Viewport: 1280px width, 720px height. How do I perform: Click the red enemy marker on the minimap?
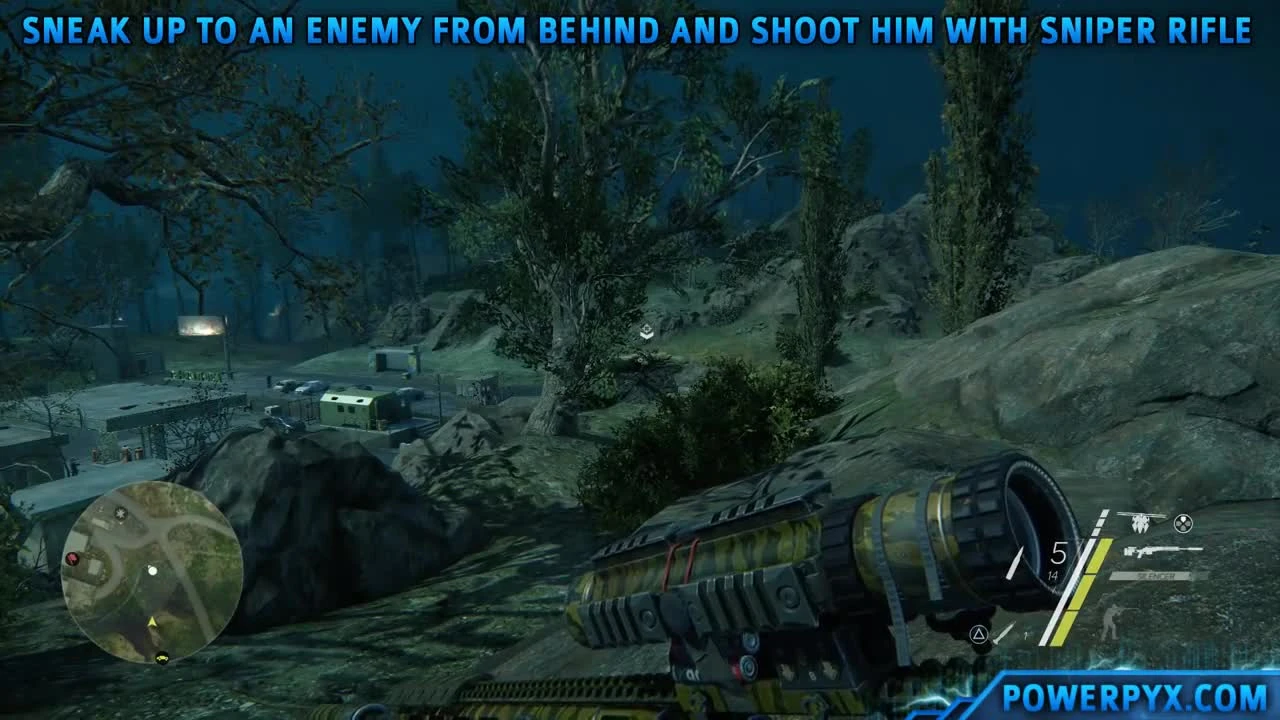pyautogui.click(x=72, y=559)
